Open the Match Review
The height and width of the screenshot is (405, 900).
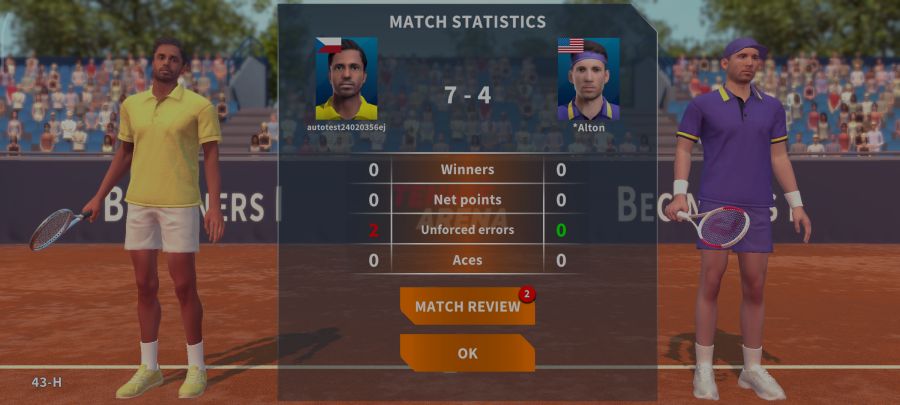tap(467, 306)
